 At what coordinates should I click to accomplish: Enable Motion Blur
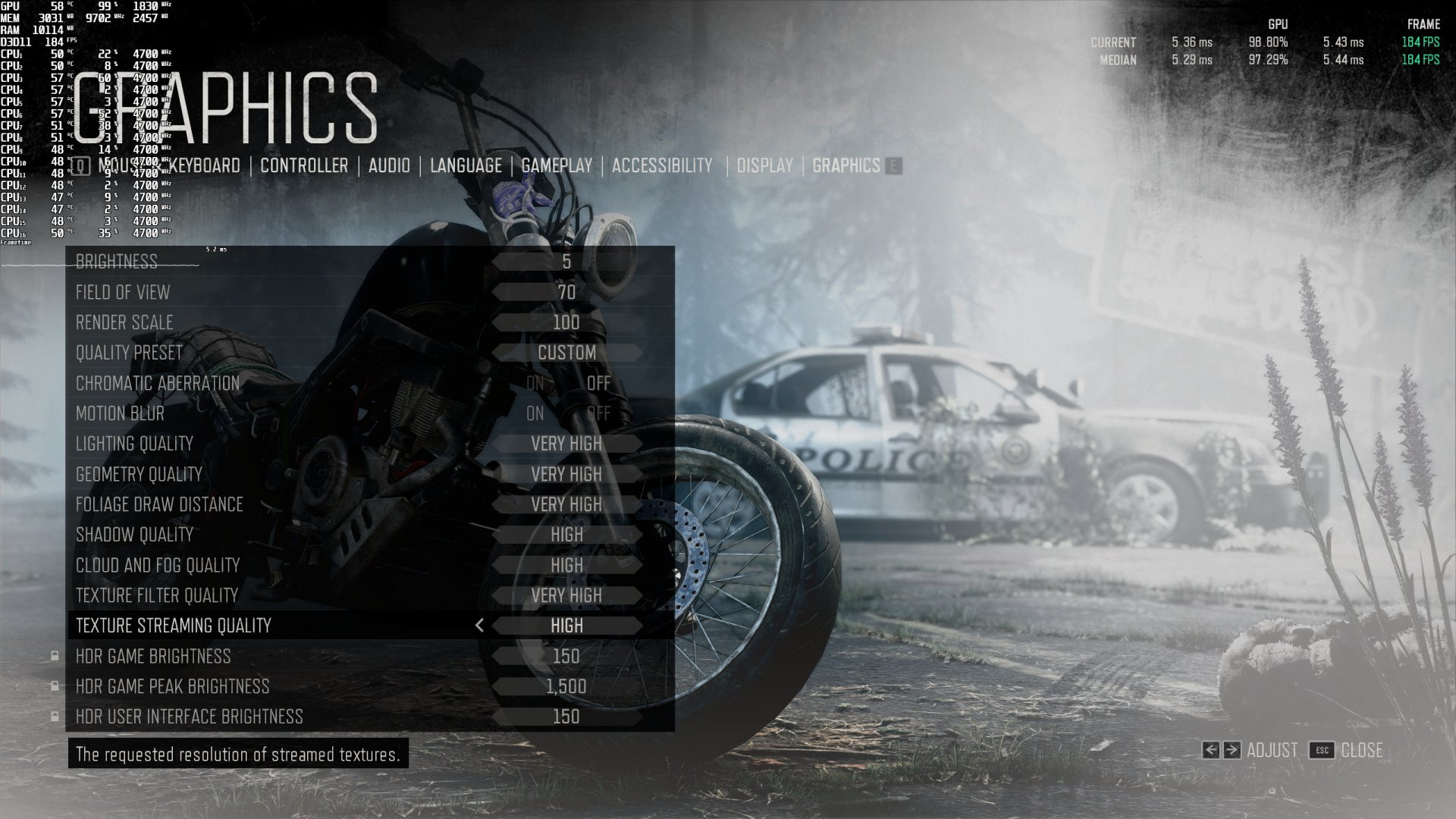[x=535, y=414]
